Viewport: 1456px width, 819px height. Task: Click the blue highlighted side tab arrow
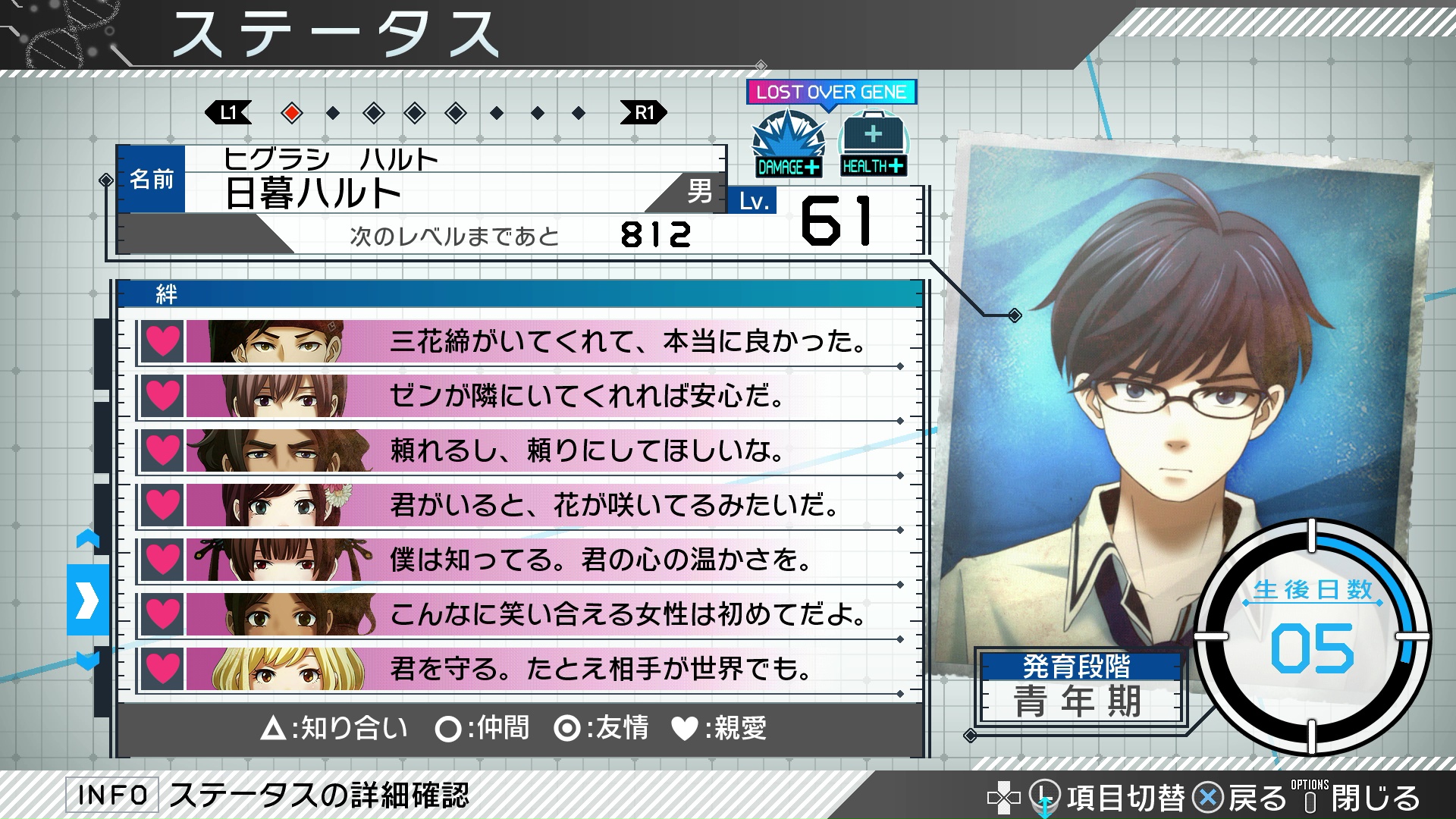[88, 600]
